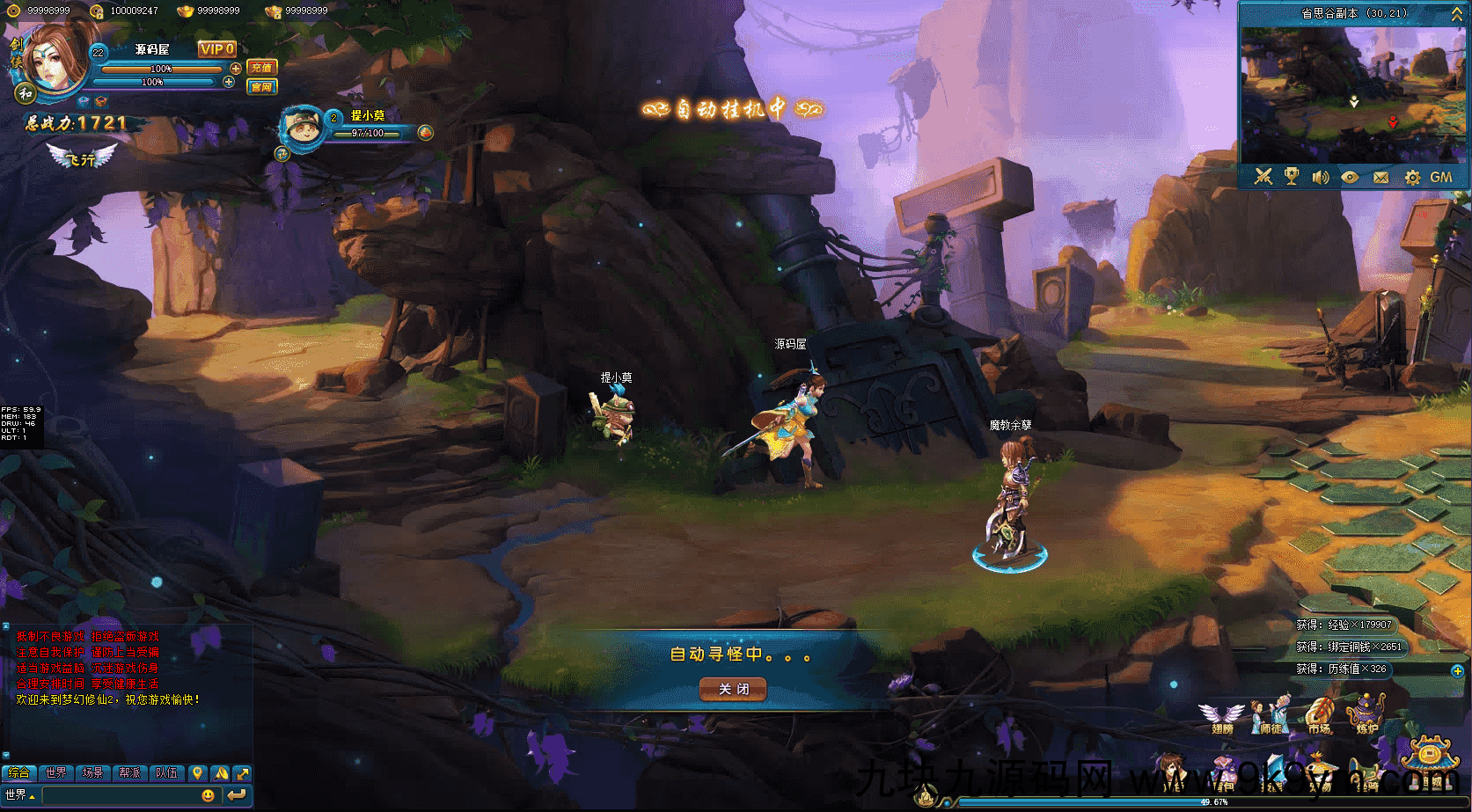This screenshot has height=812, width=1472.
Task: Click the chat text input field
Action: point(119,795)
